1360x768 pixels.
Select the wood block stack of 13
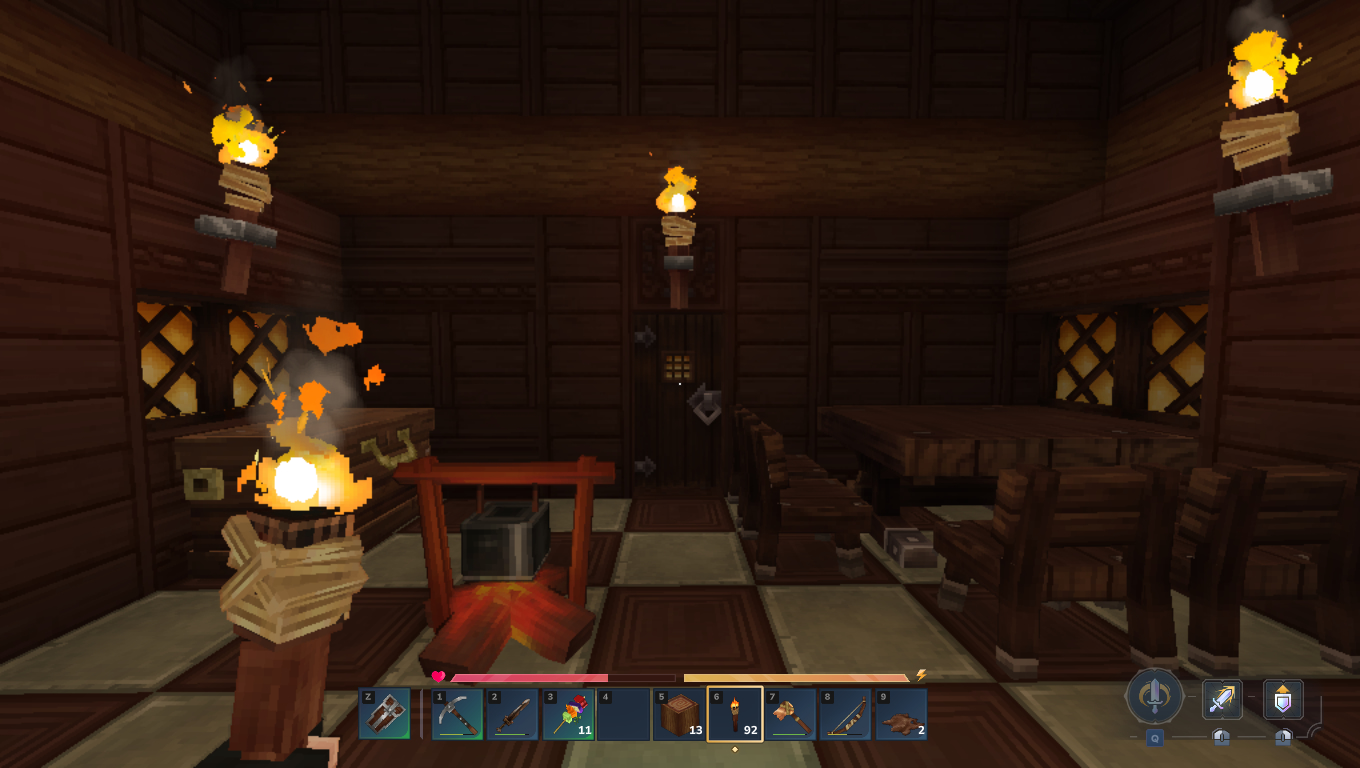[x=679, y=714]
